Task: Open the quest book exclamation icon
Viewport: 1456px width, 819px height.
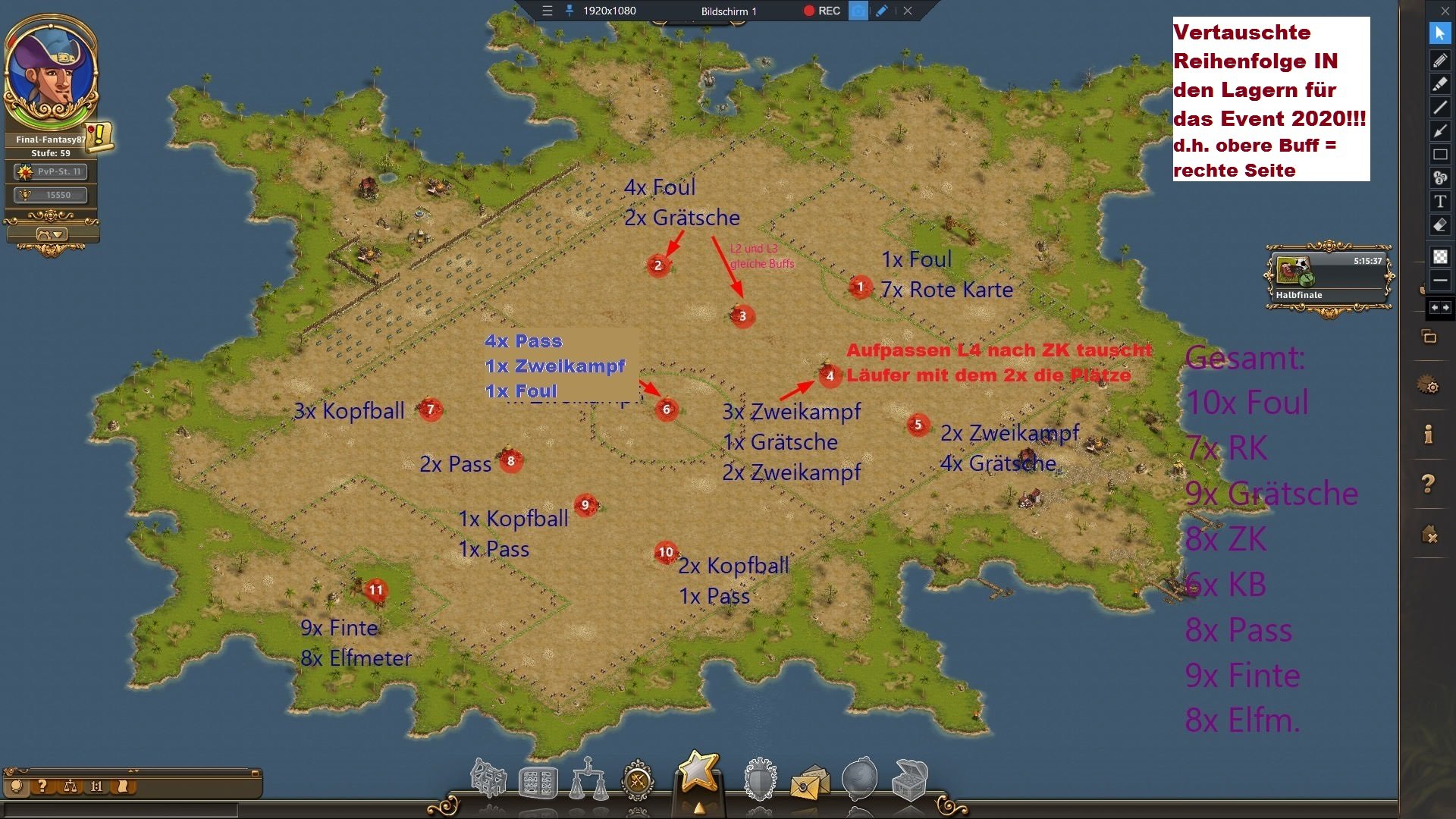Action: 99,136
